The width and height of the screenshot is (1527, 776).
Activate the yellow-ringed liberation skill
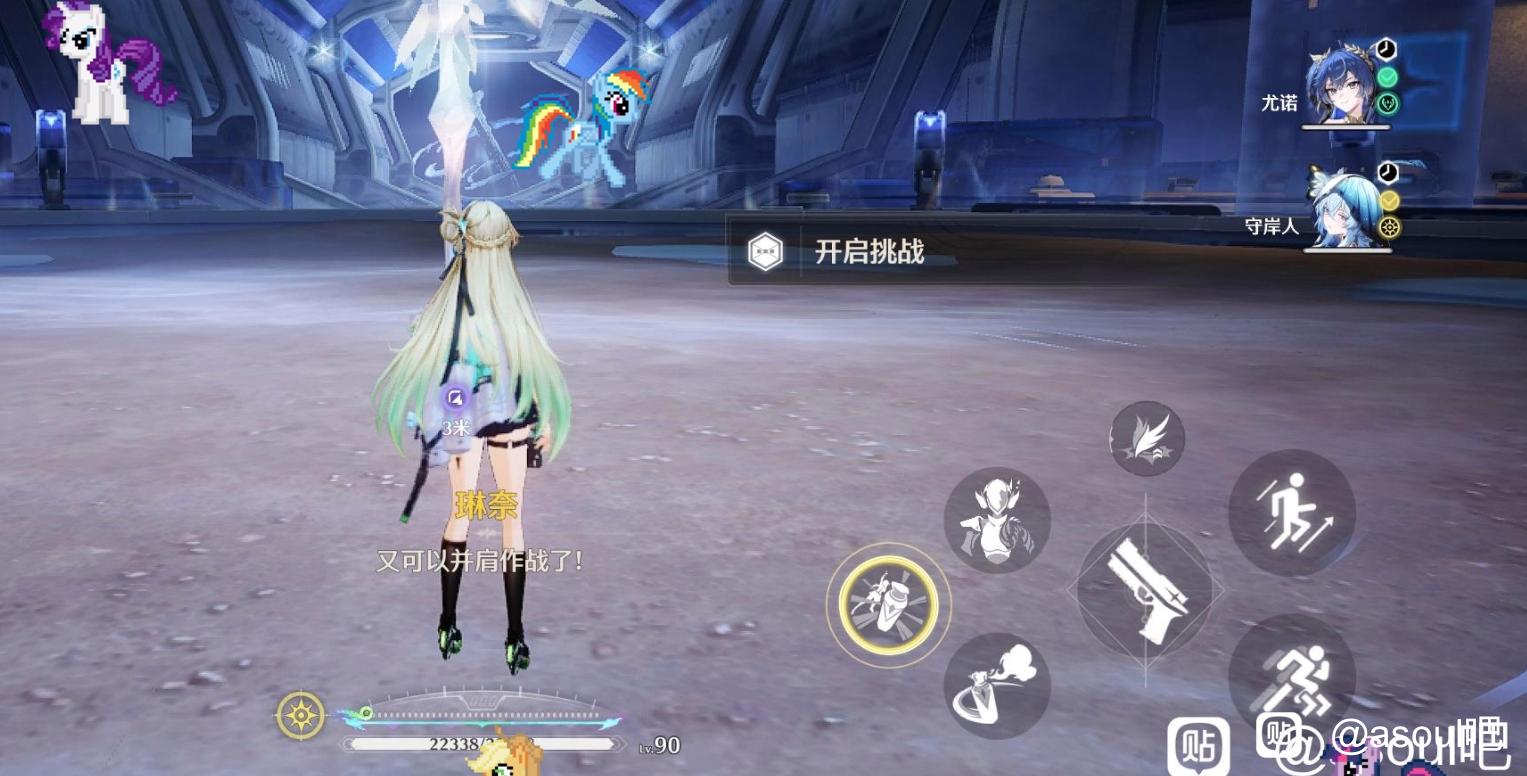point(888,603)
